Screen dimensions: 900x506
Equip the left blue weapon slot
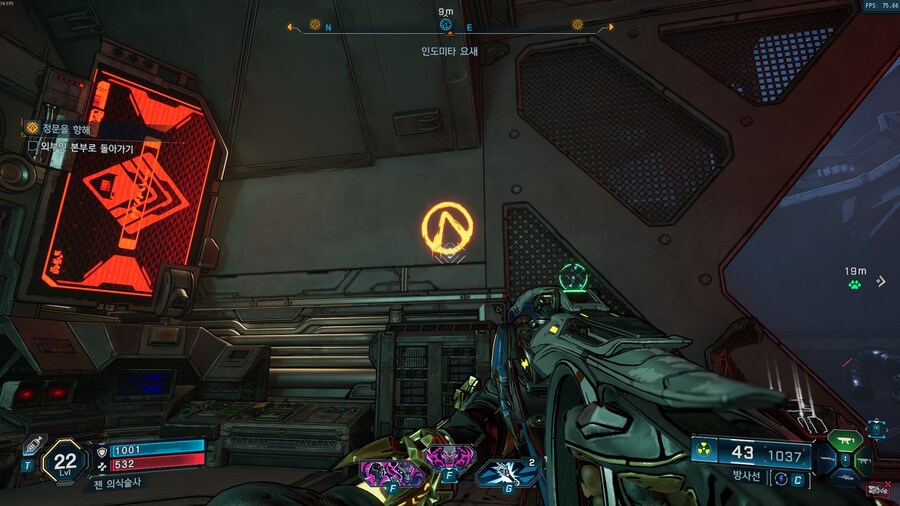click(828, 461)
